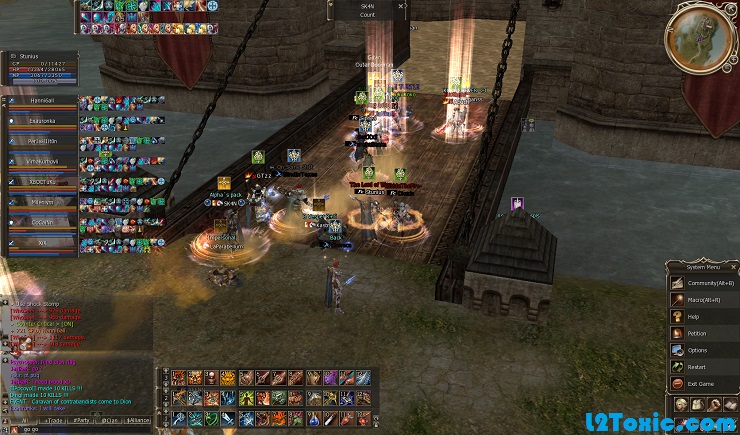
Task: Choose Restart in the System Menu
Action: click(703, 367)
